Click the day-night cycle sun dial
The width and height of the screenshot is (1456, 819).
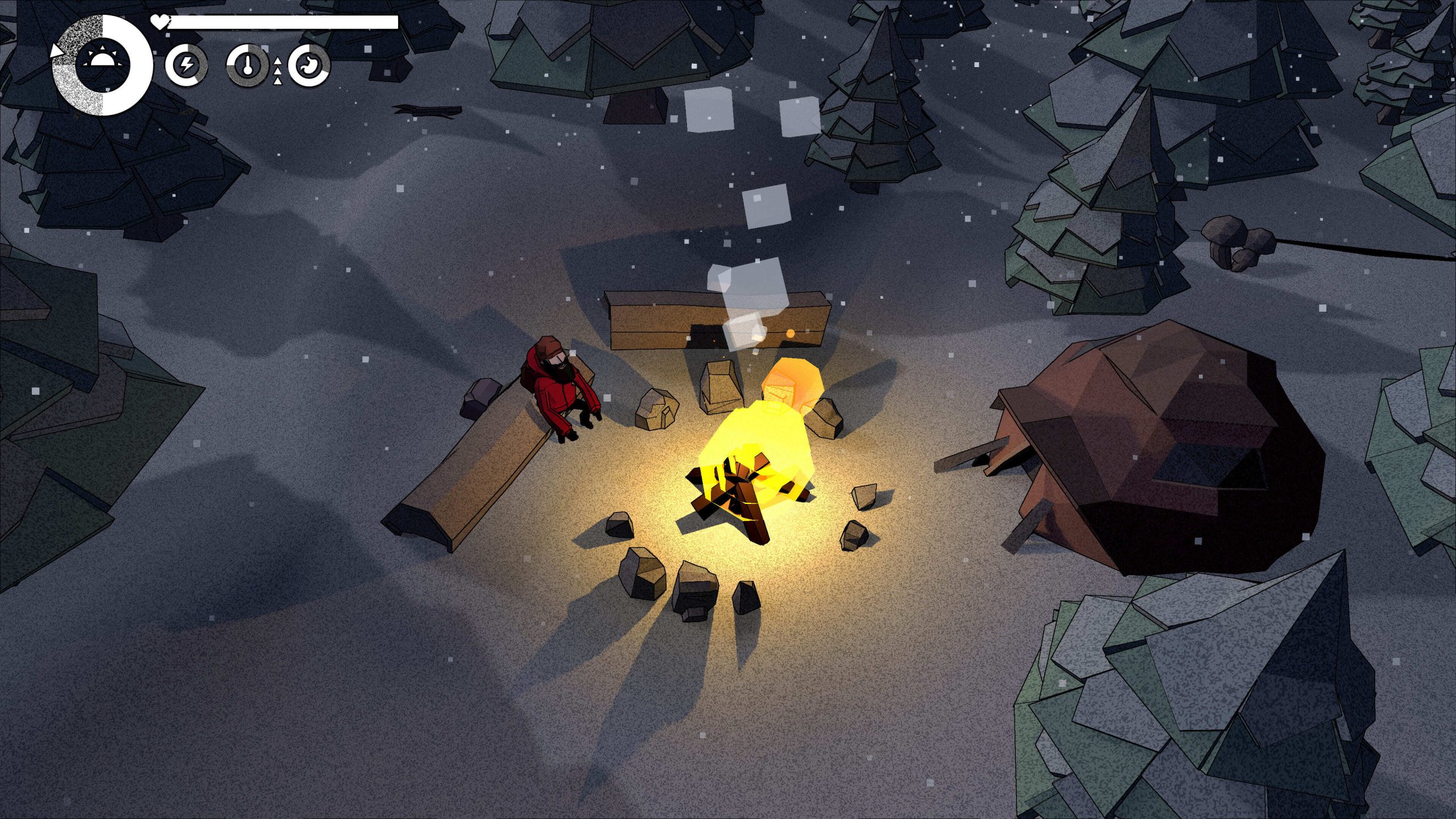(x=103, y=65)
